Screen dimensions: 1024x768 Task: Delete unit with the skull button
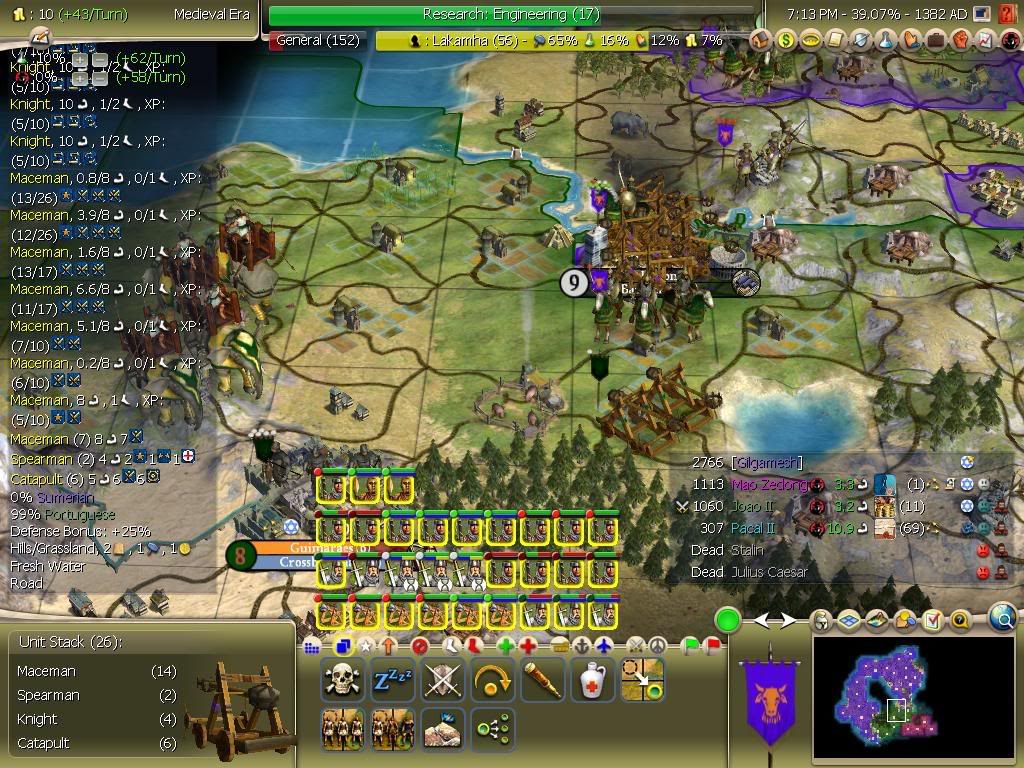point(342,680)
